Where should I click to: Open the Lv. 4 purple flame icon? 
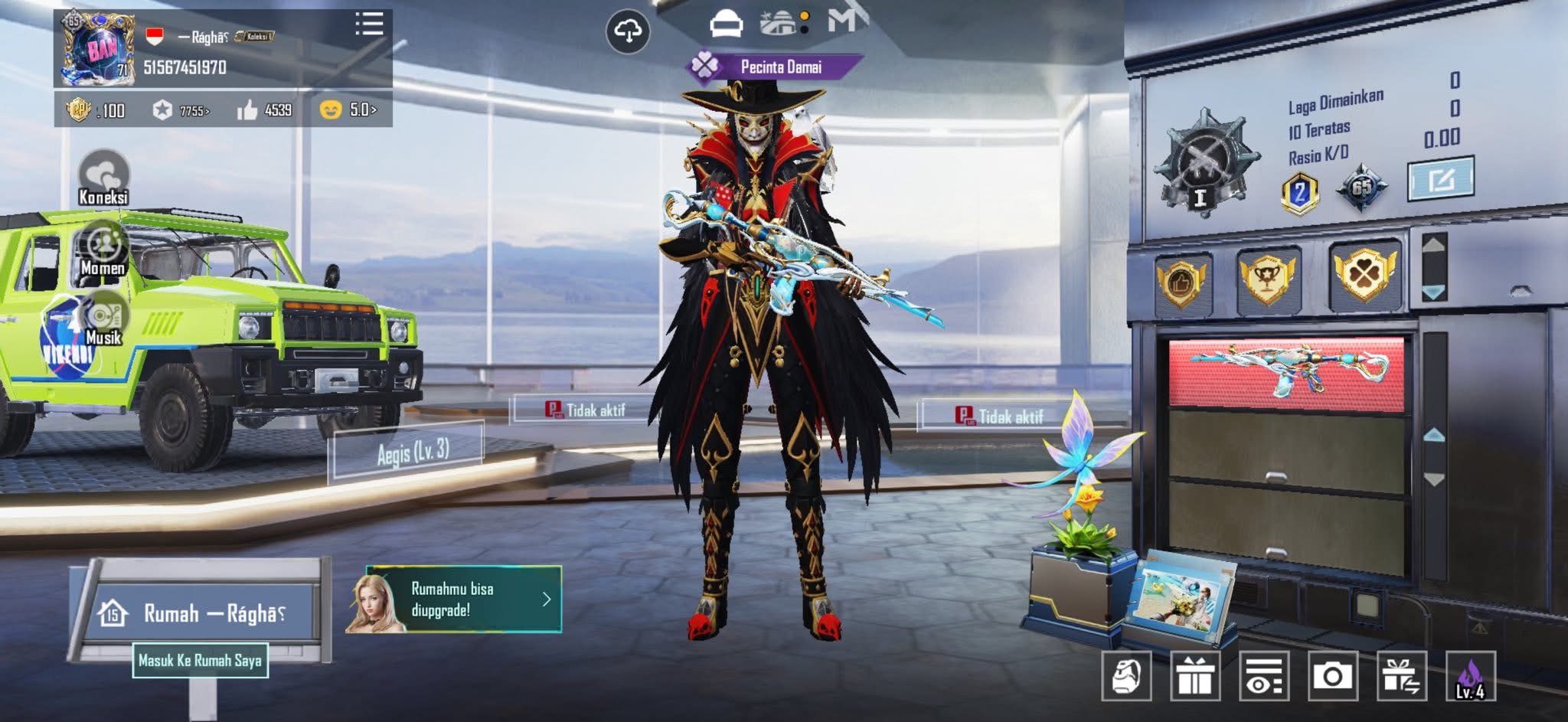(1470, 676)
